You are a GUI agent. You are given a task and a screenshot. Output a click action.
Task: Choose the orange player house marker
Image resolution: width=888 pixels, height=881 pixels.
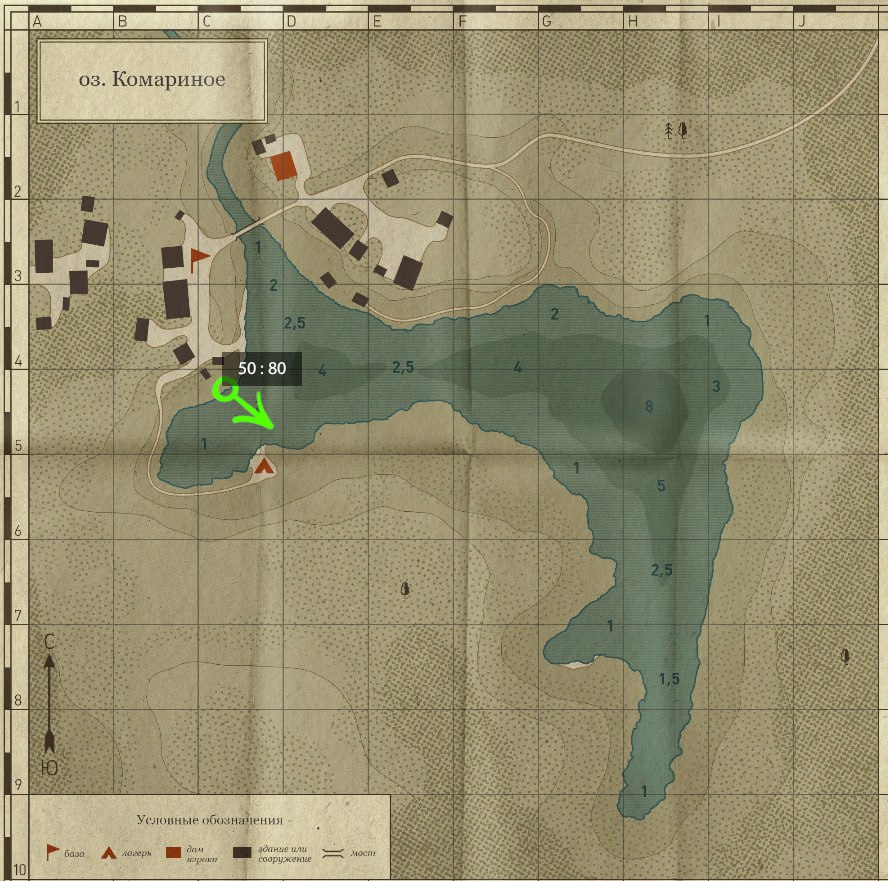pyautogui.click(x=285, y=166)
